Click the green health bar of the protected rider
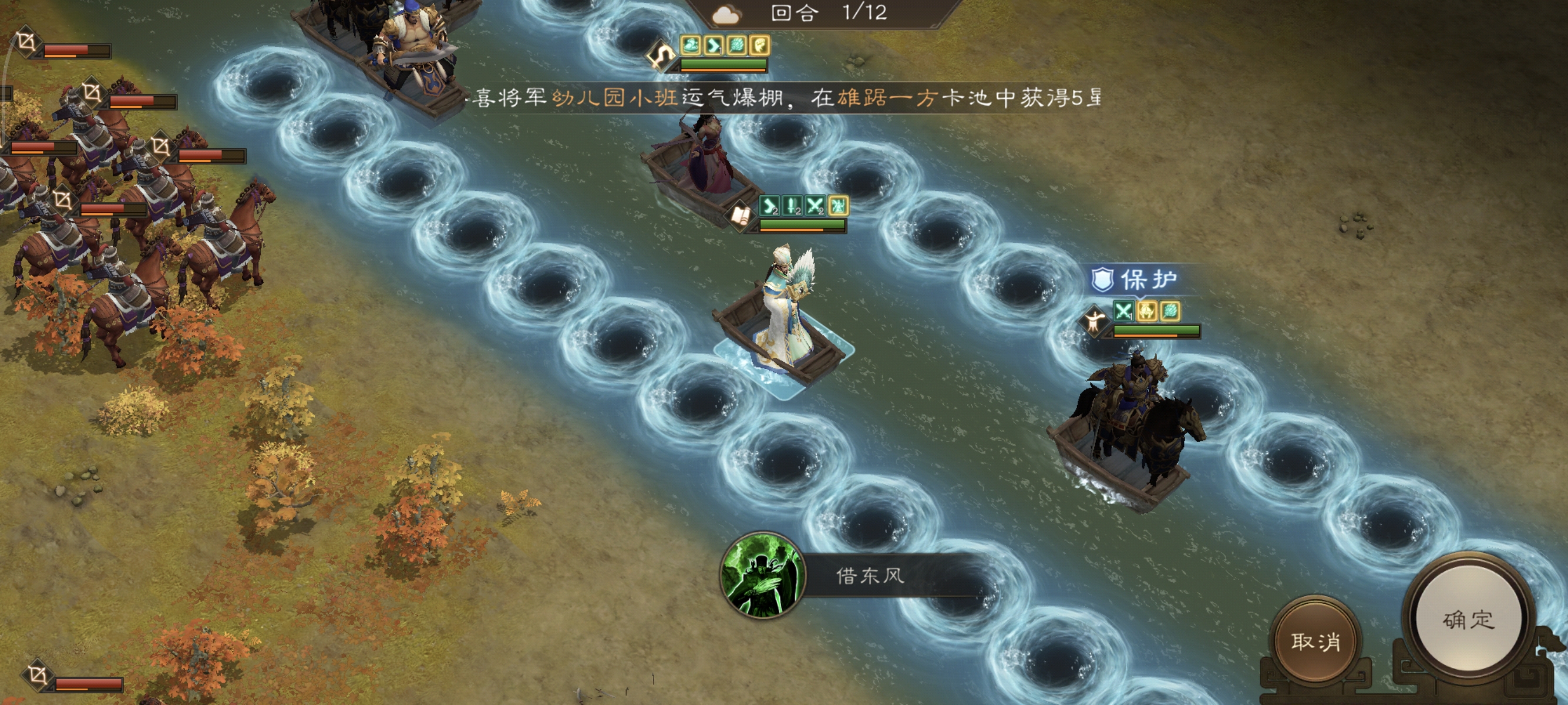Screen dimensions: 1568x705 point(1156,331)
